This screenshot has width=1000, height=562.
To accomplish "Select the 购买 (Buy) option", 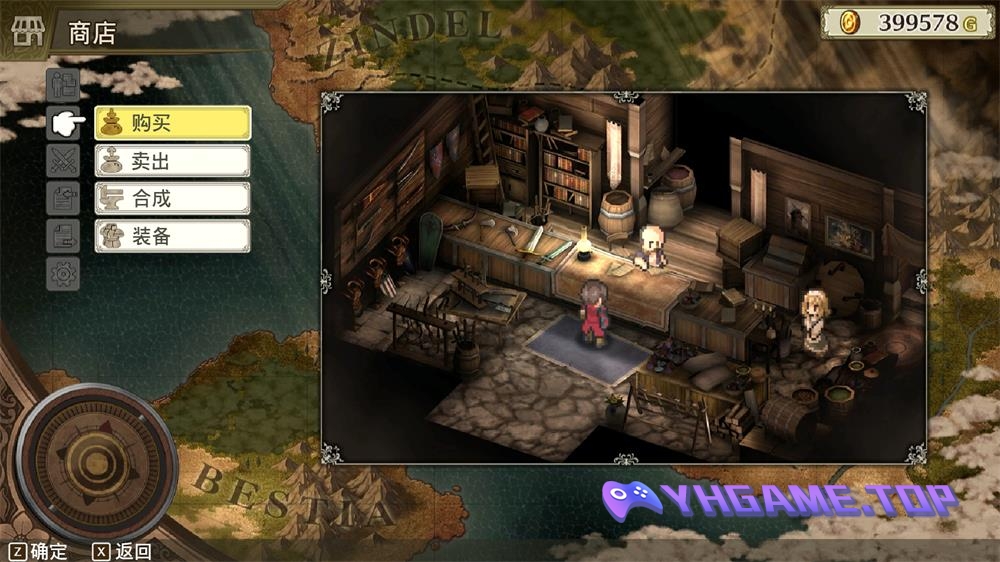I will tap(172, 124).
